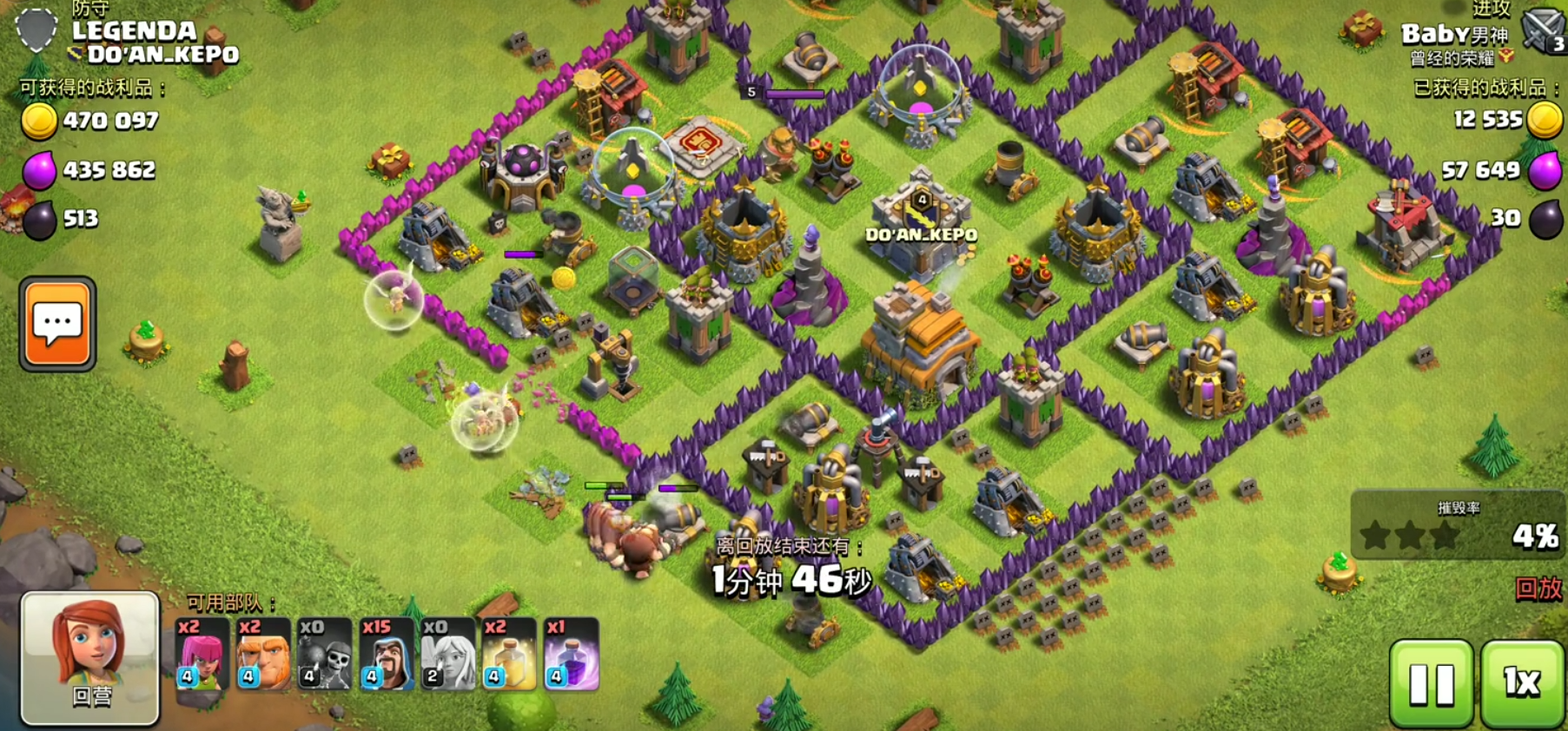The width and height of the screenshot is (1568, 731).
Task: Select the purple Rage Spell card
Action: click(x=572, y=654)
